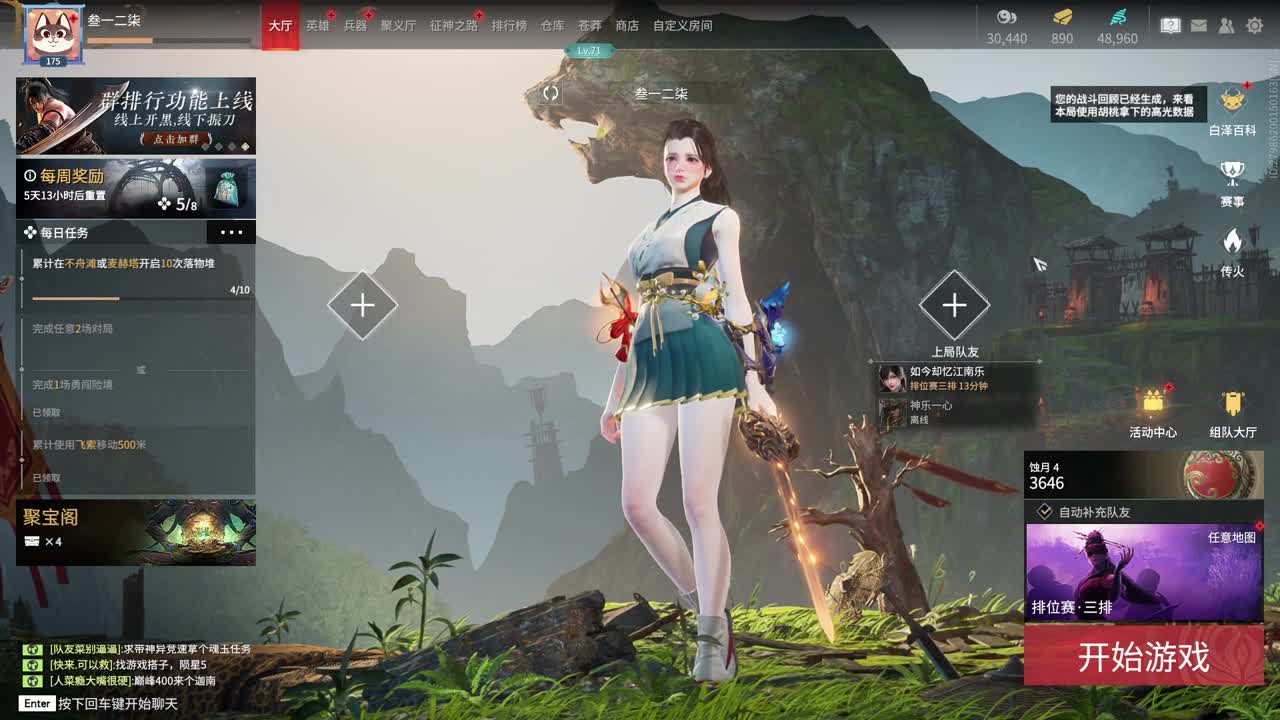The height and width of the screenshot is (720, 1280).
Task: Open the 赛事 tournament trophy icon
Action: click(1232, 181)
